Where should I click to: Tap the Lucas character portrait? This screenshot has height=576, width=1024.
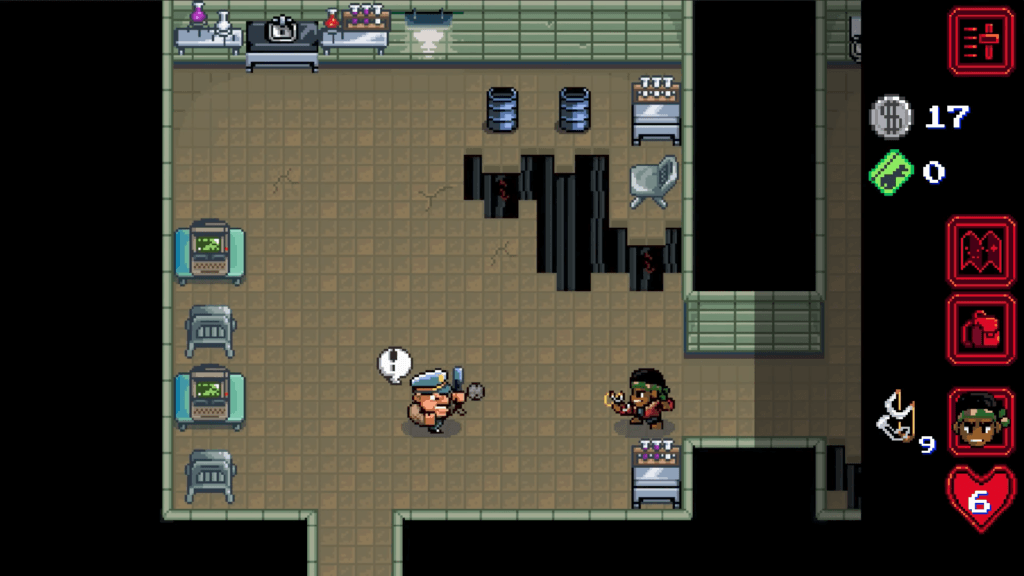coord(981,421)
